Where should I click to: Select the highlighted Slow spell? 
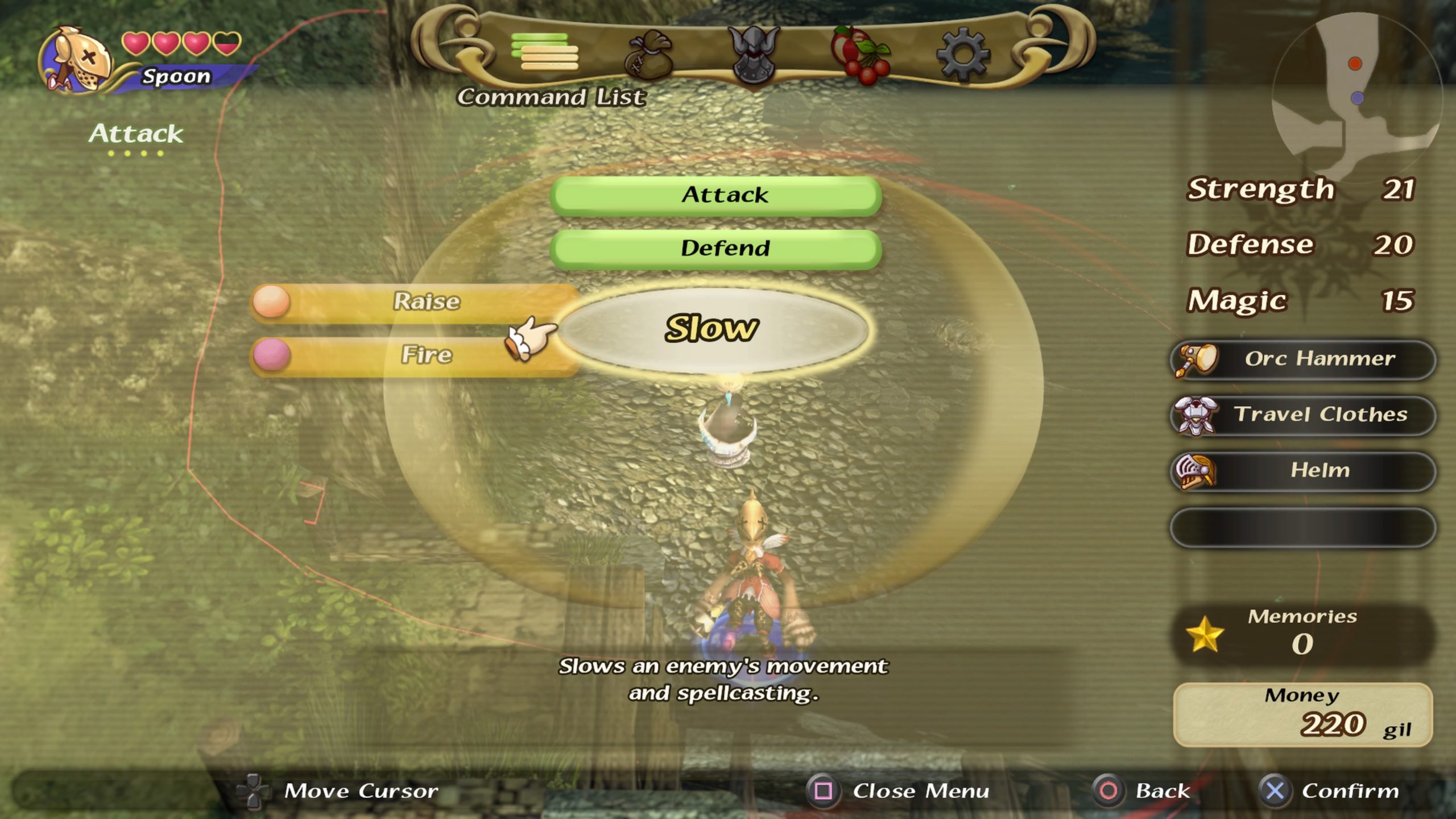712,329
